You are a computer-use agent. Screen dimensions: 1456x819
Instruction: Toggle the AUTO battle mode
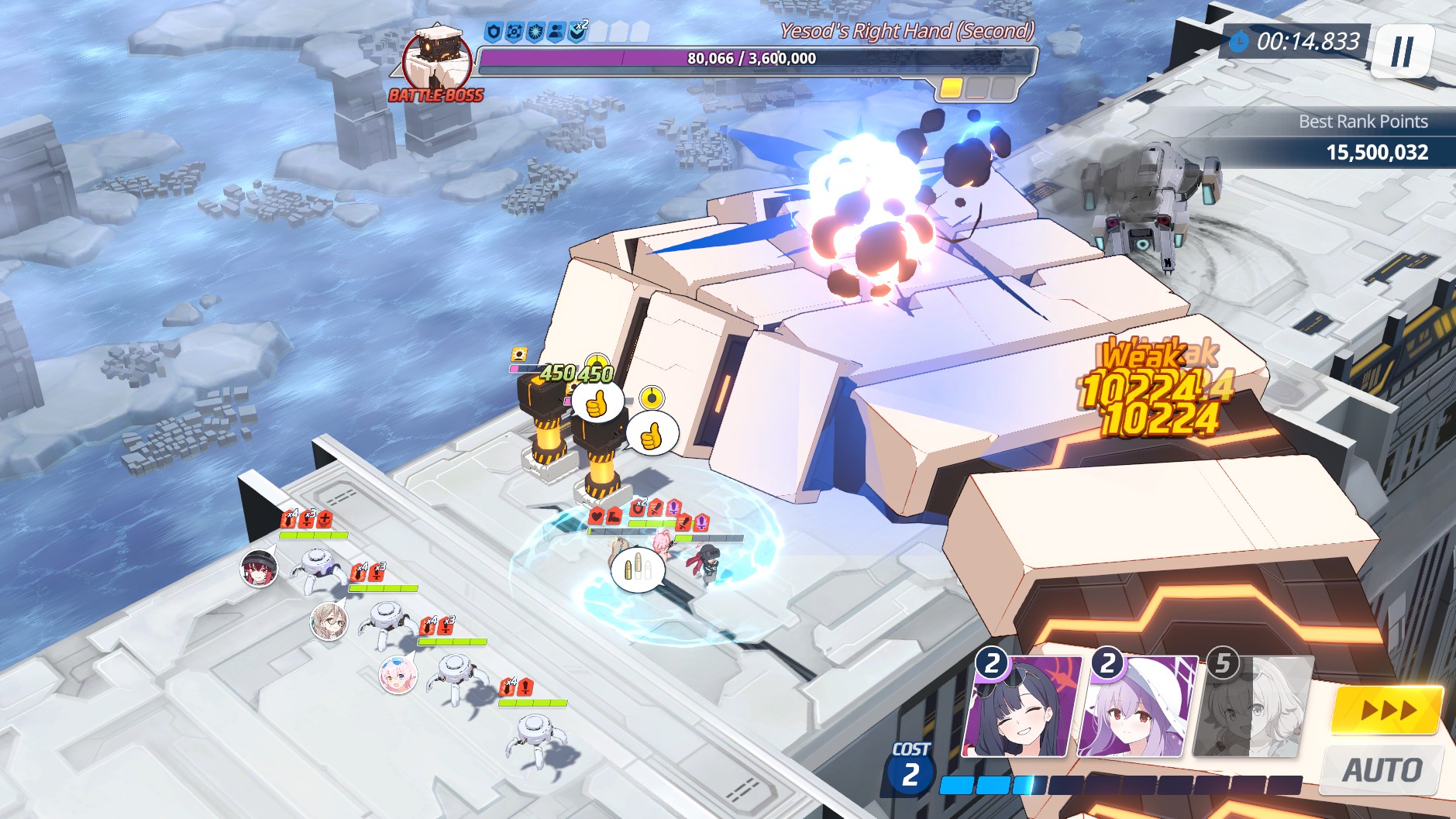1382,769
